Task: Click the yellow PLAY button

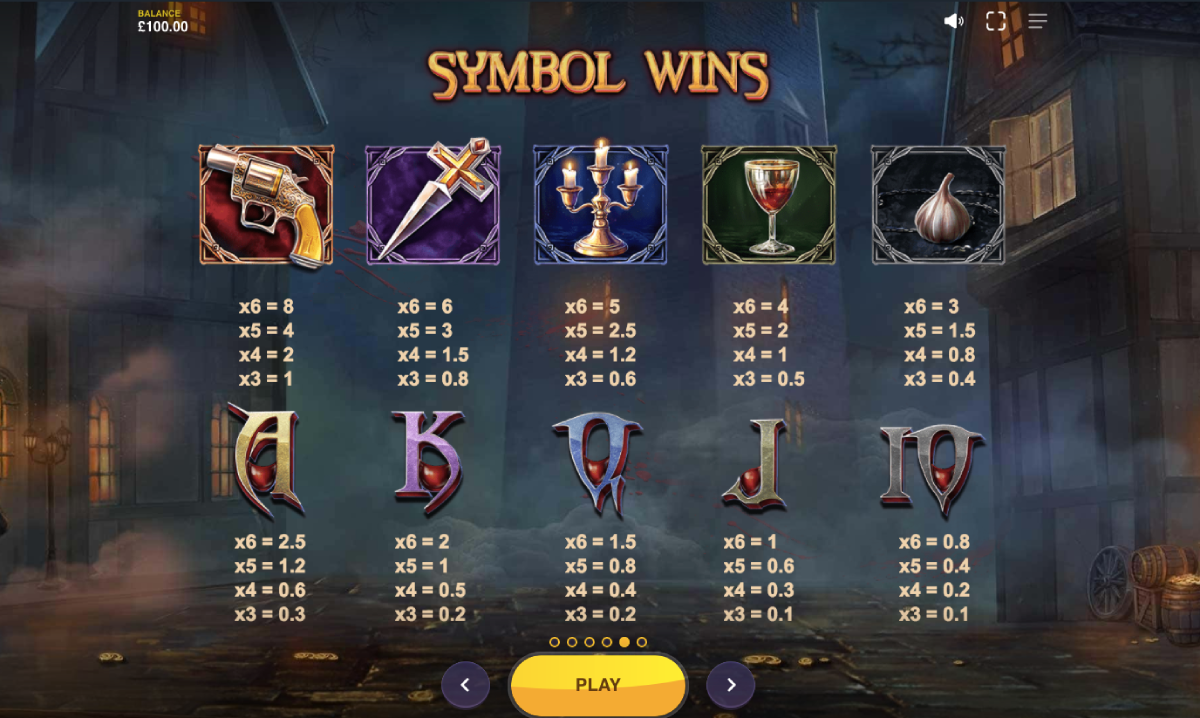Action: click(598, 685)
